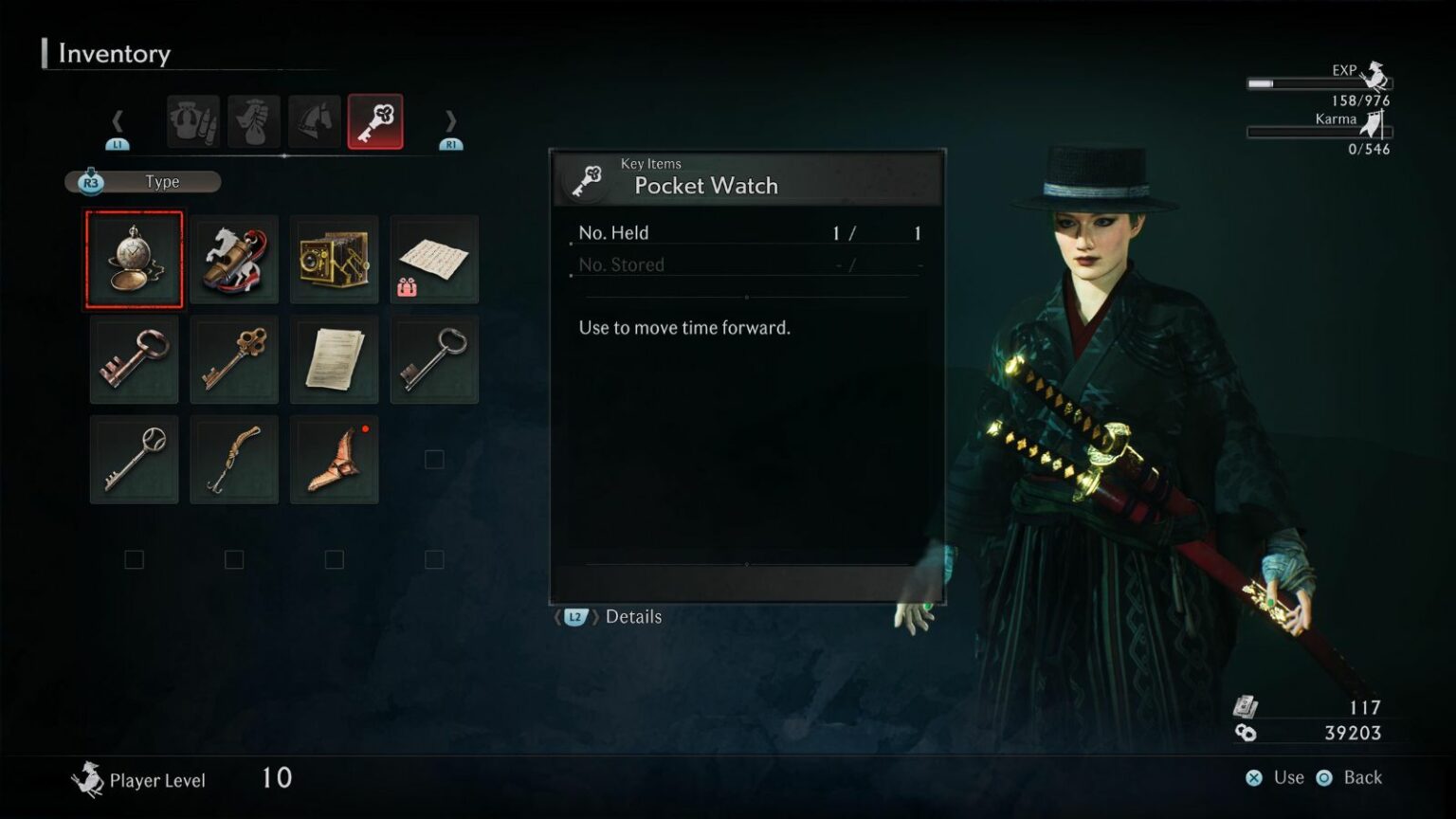The width and height of the screenshot is (1456, 819).
Task: Click an empty inventory slot below the glider
Action: click(335, 559)
